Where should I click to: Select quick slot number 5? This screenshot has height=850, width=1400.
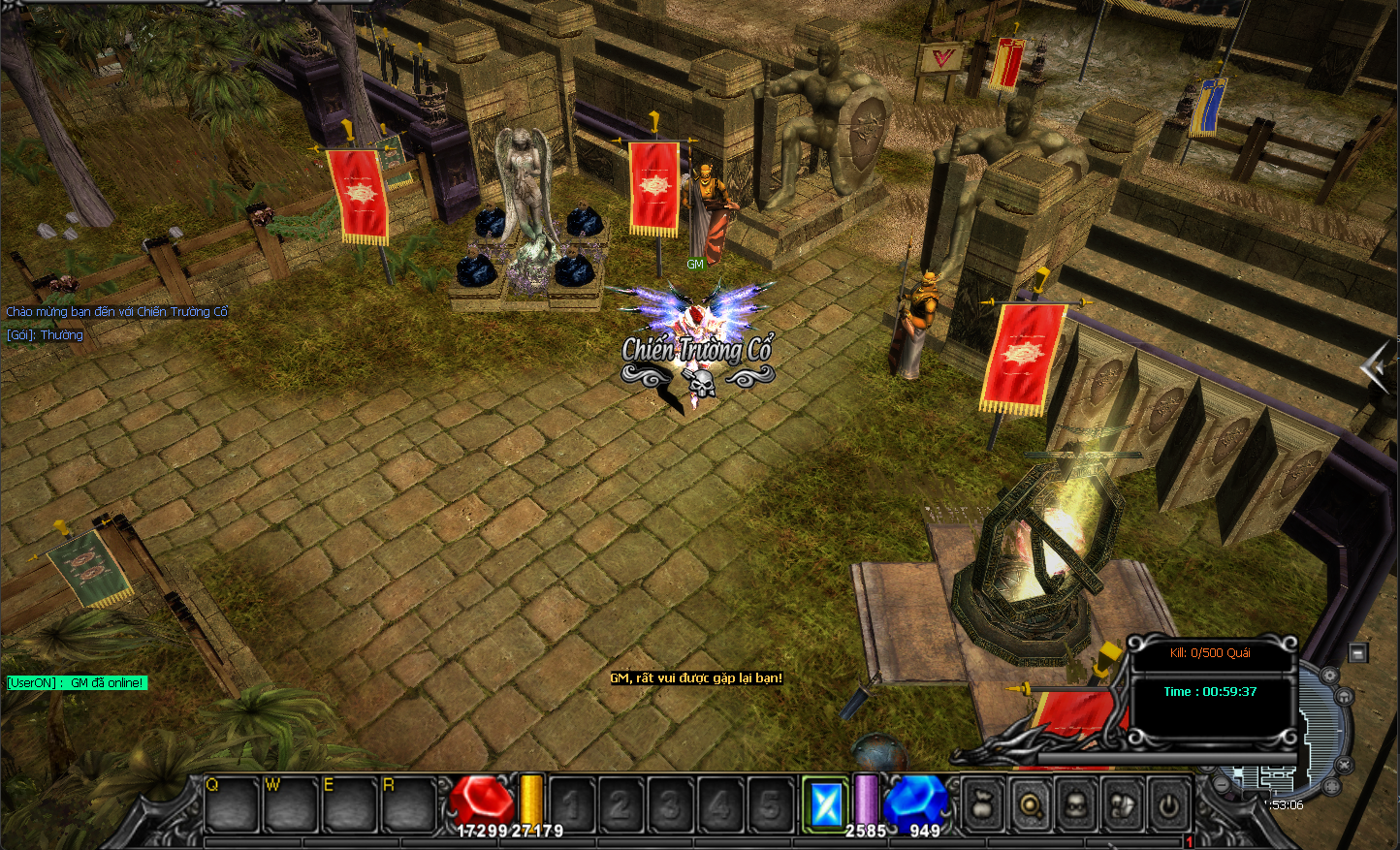click(771, 804)
